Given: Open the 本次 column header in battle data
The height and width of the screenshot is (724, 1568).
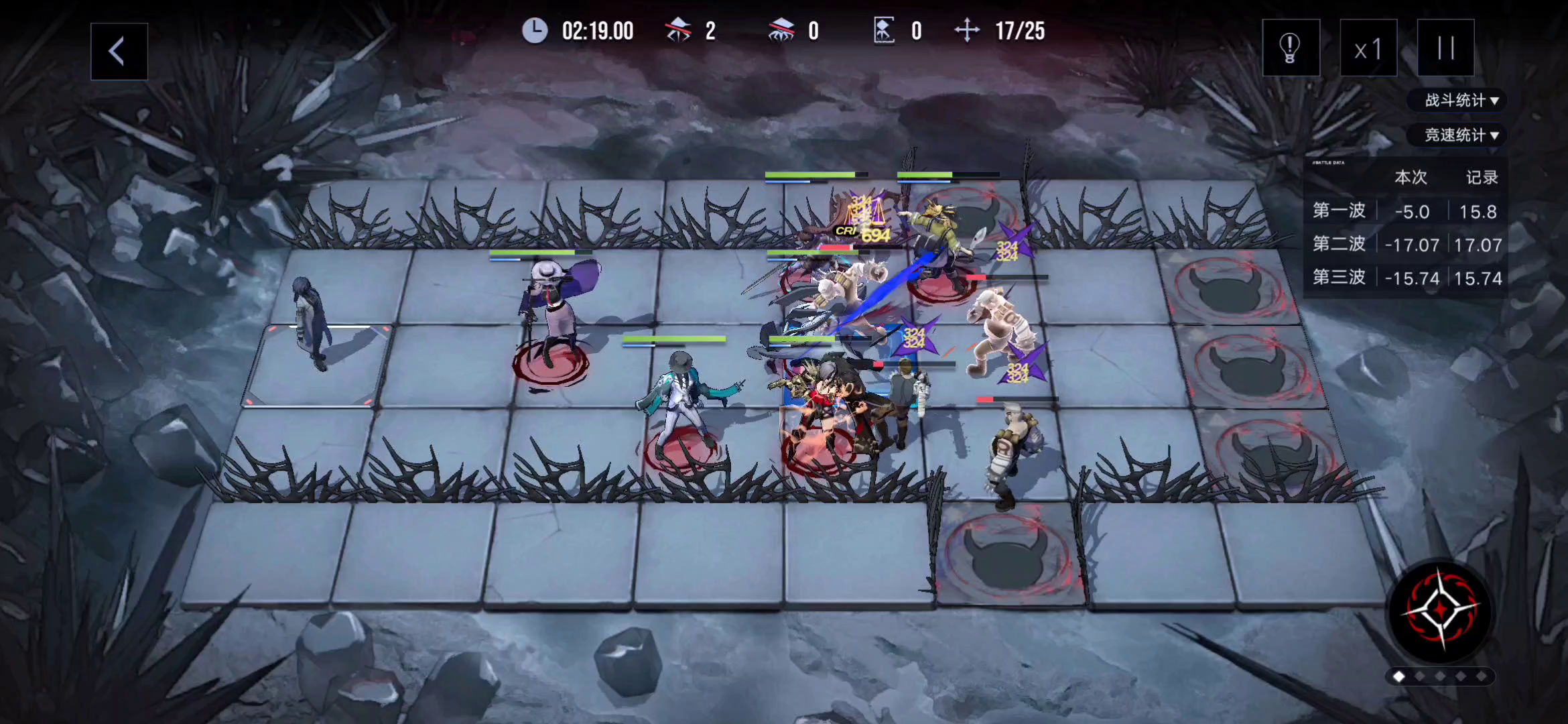Looking at the screenshot, I should coord(1410,177).
